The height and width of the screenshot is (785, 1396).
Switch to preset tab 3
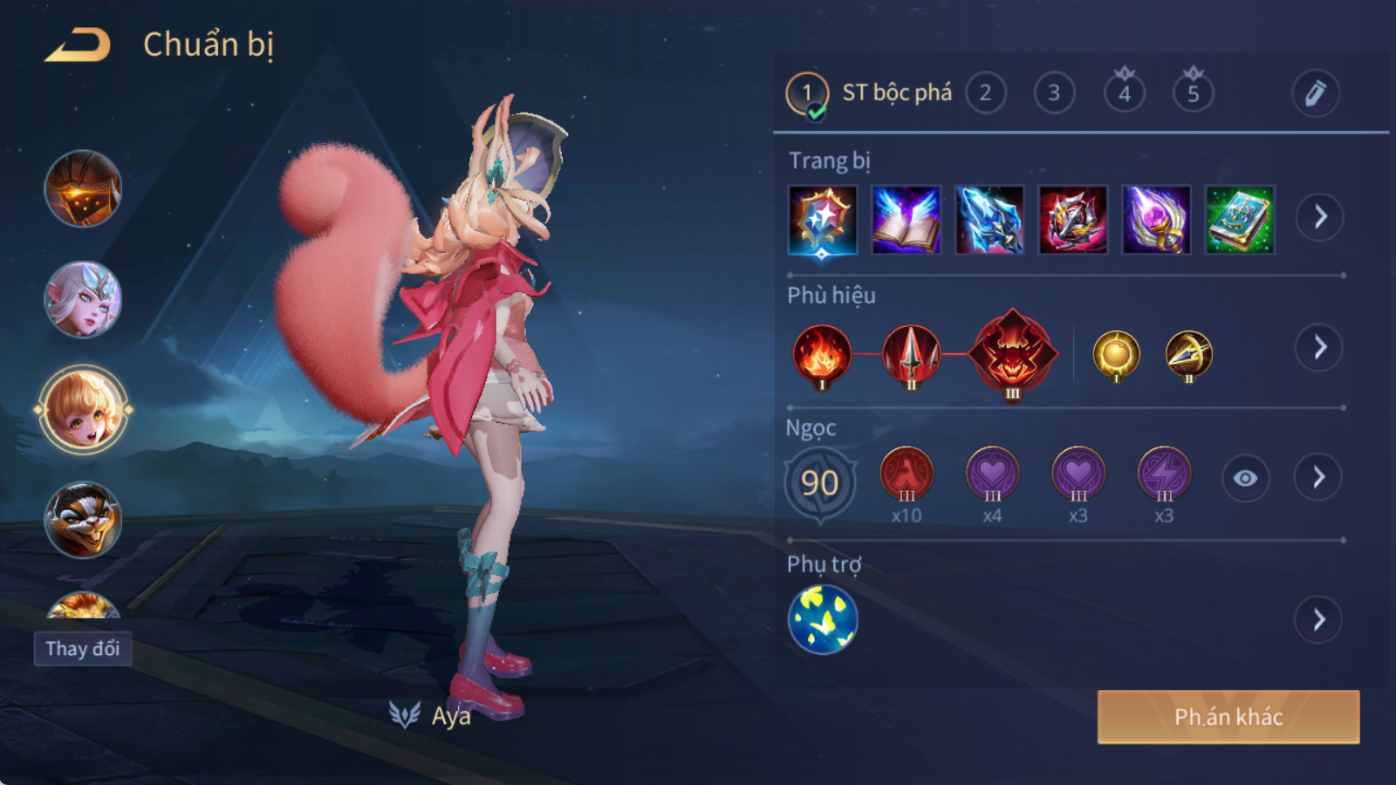(1054, 93)
